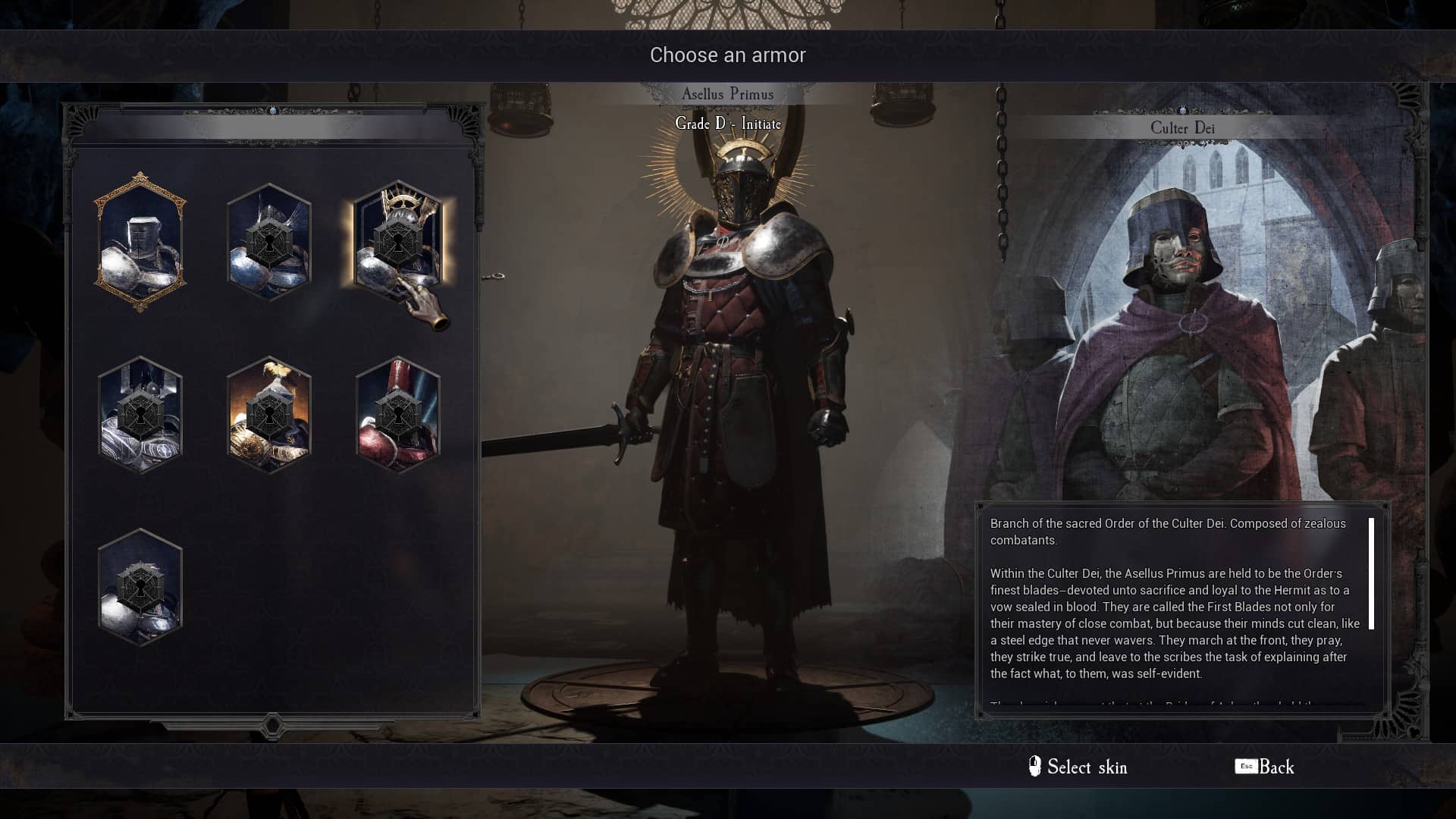Select the locked bottom-row steel armor skin
The image size is (1456, 819).
(140, 588)
